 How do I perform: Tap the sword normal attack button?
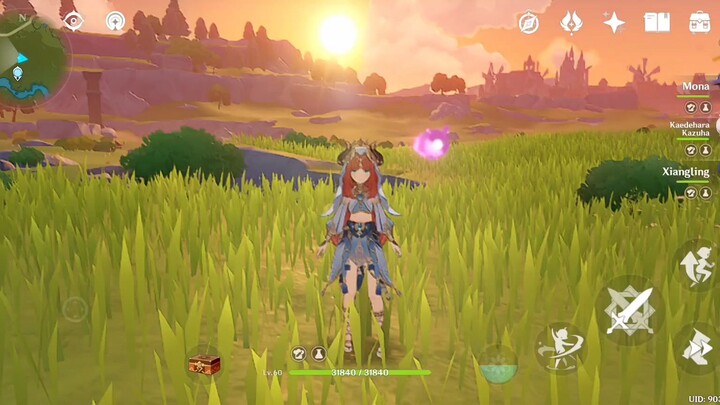click(630, 311)
